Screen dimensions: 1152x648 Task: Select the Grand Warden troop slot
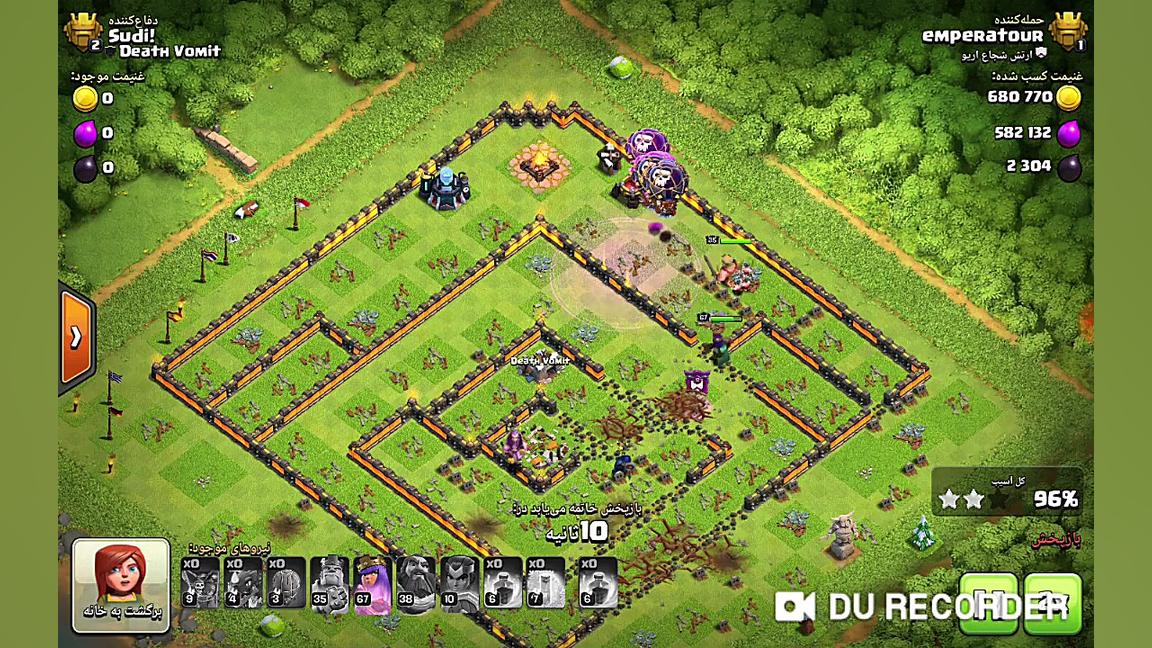[x=416, y=583]
